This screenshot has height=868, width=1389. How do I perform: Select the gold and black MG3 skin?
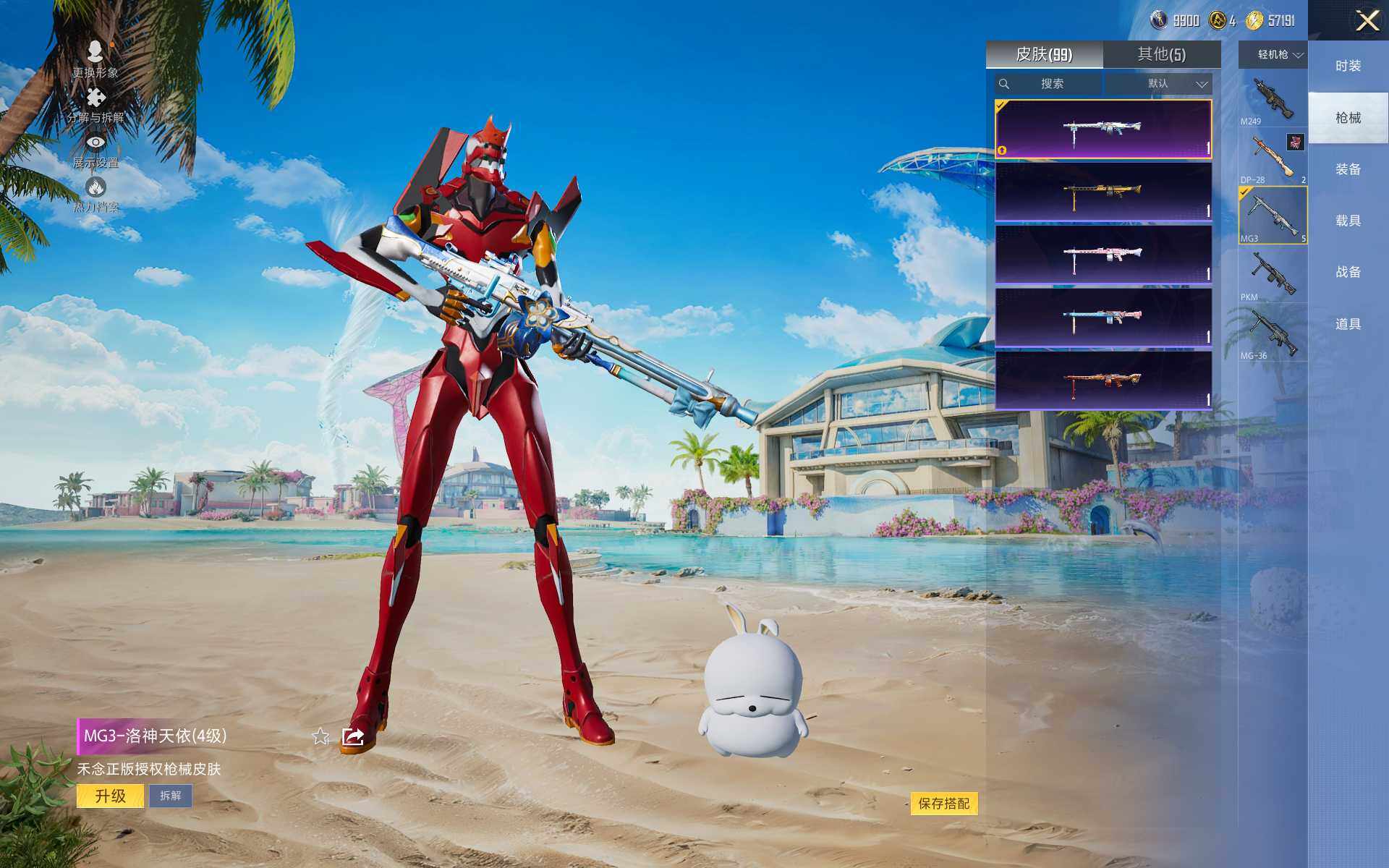(x=1103, y=192)
